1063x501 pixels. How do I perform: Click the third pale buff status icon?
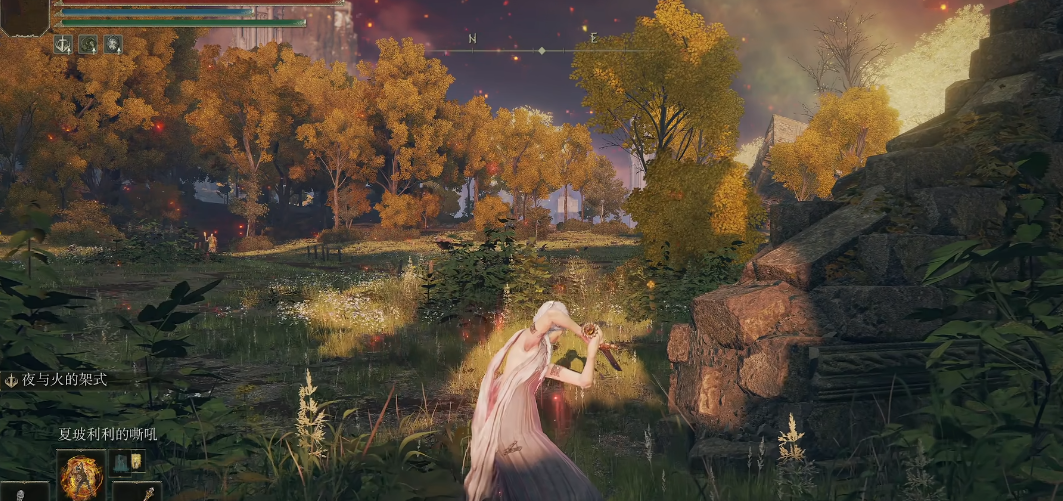(113, 44)
